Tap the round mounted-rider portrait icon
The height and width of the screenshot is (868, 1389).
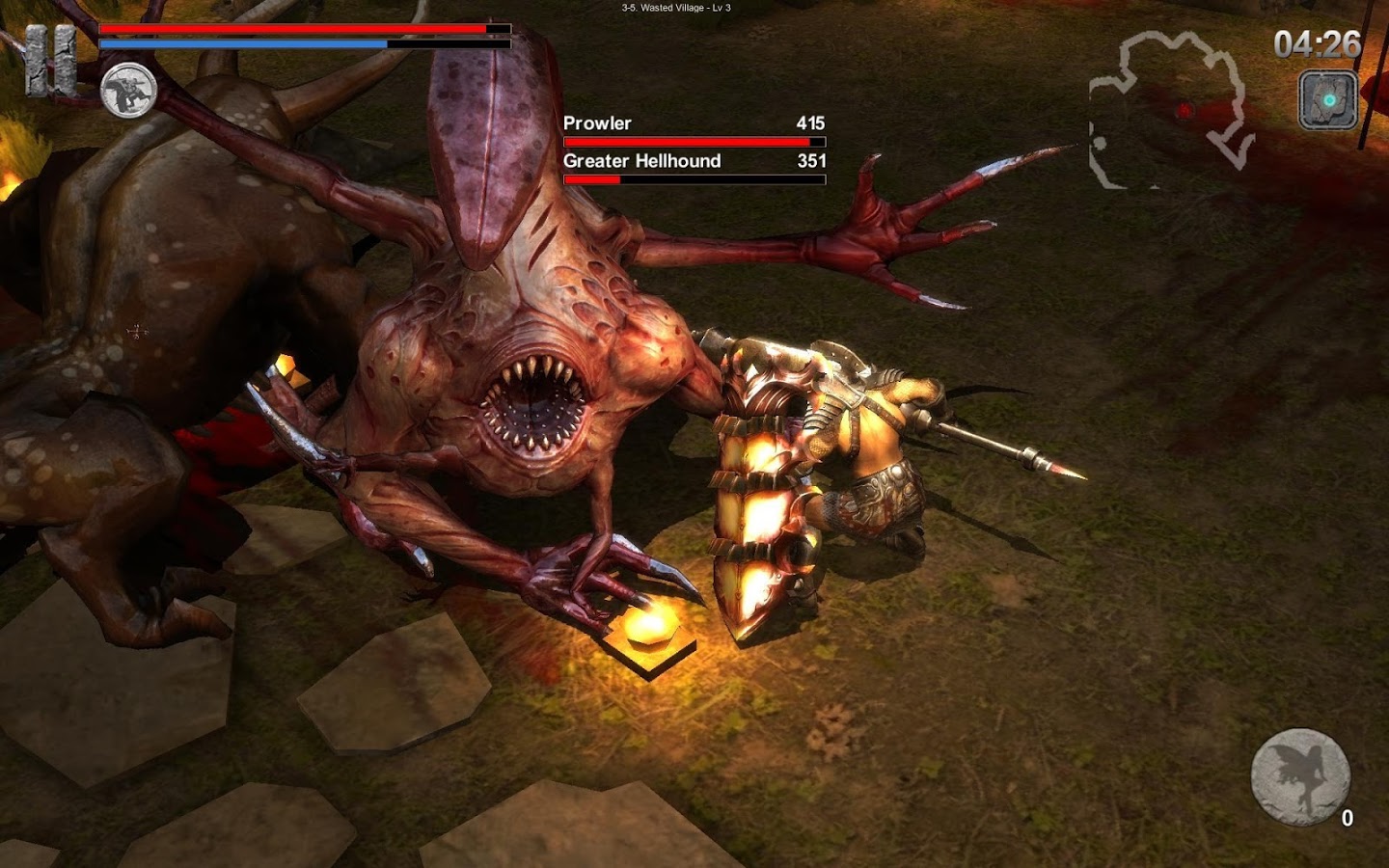pos(128,91)
